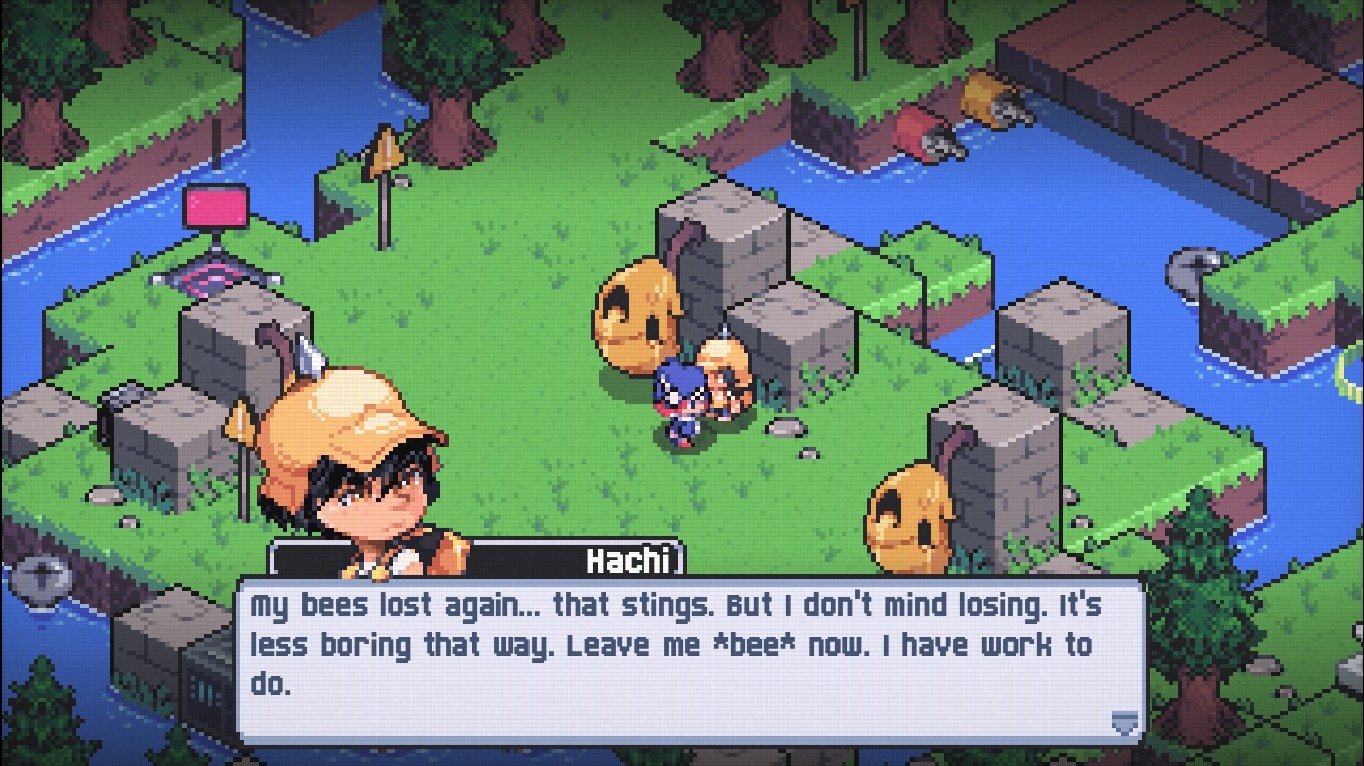Advance dialogue with the down-arrow indicator
The height and width of the screenshot is (766, 1364).
click(x=1125, y=722)
